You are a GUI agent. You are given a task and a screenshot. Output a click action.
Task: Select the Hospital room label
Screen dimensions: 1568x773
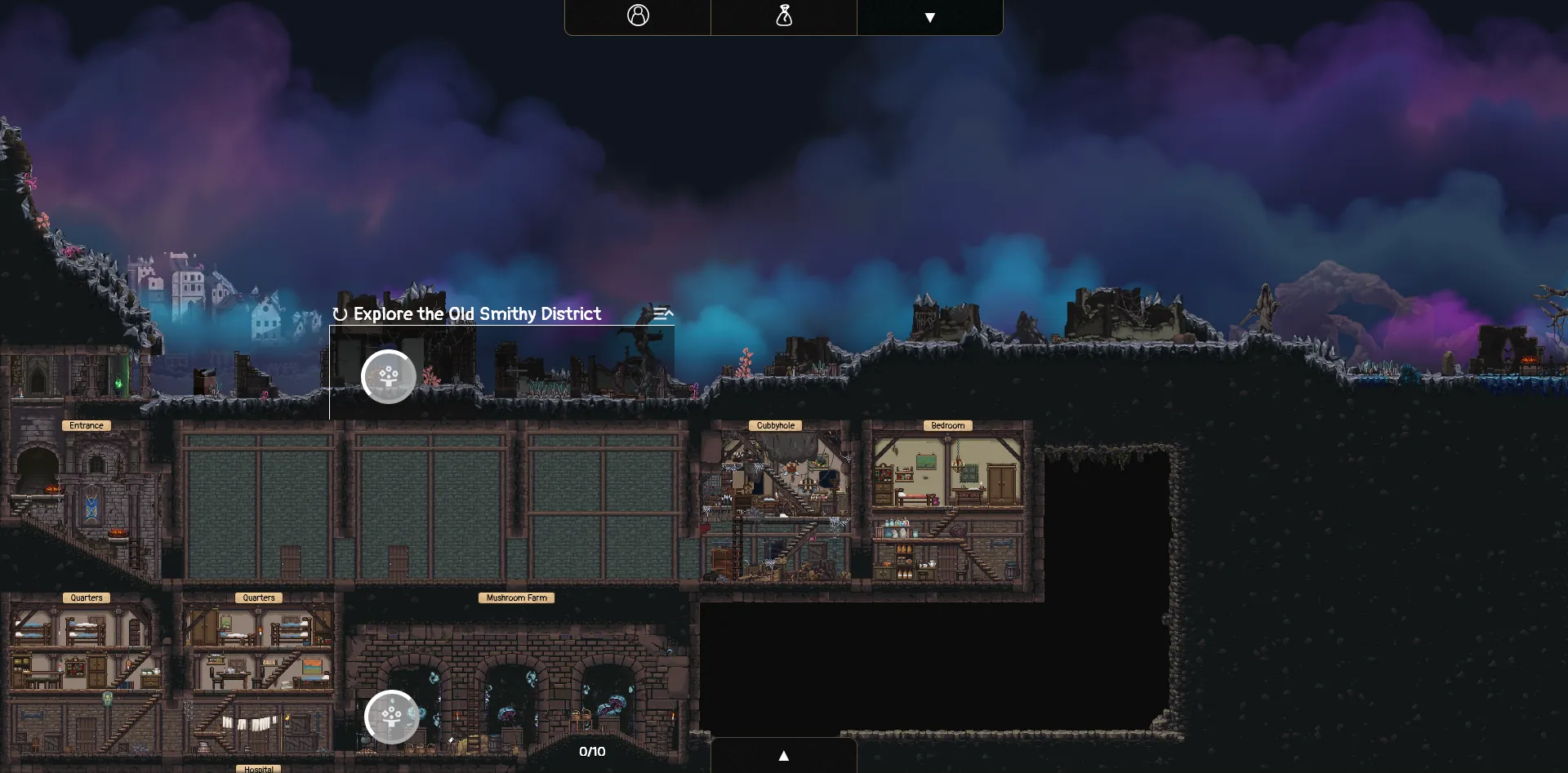(x=258, y=768)
